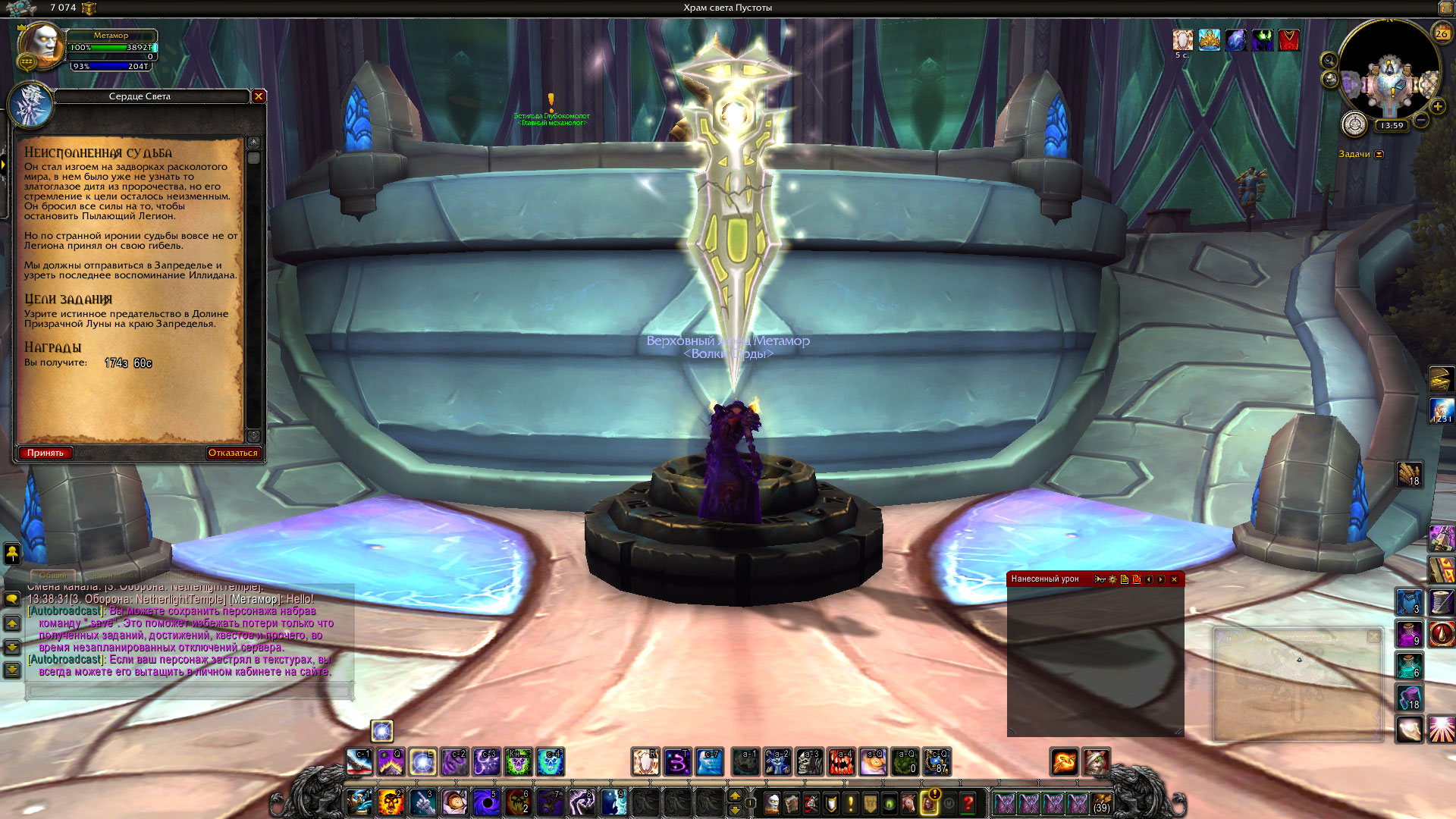Viewport: 1456px width, 819px height.
Task: Open the red question mark help button
Action: click(968, 802)
